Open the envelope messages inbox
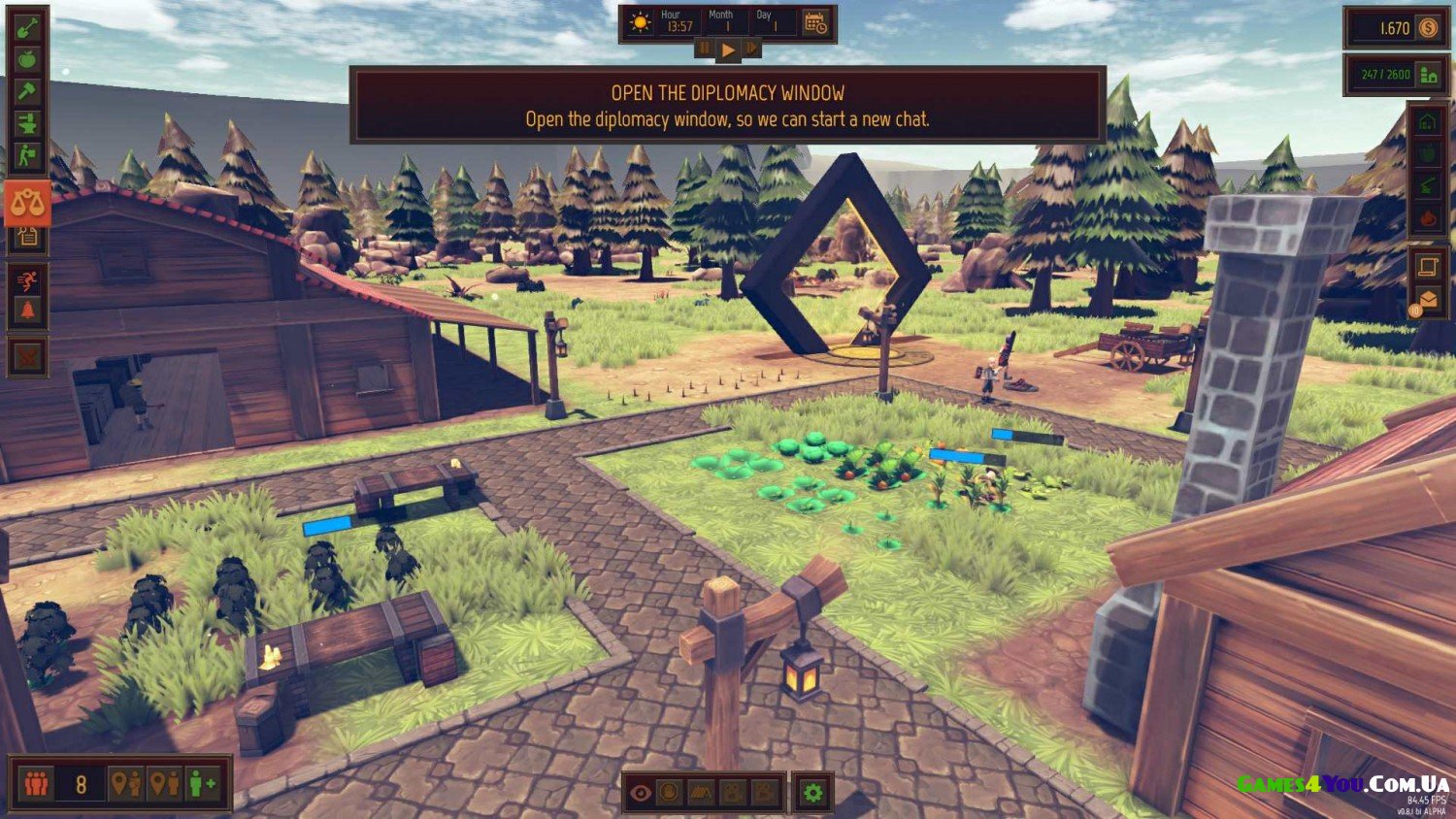This screenshot has height=819, width=1456. [x=1428, y=300]
